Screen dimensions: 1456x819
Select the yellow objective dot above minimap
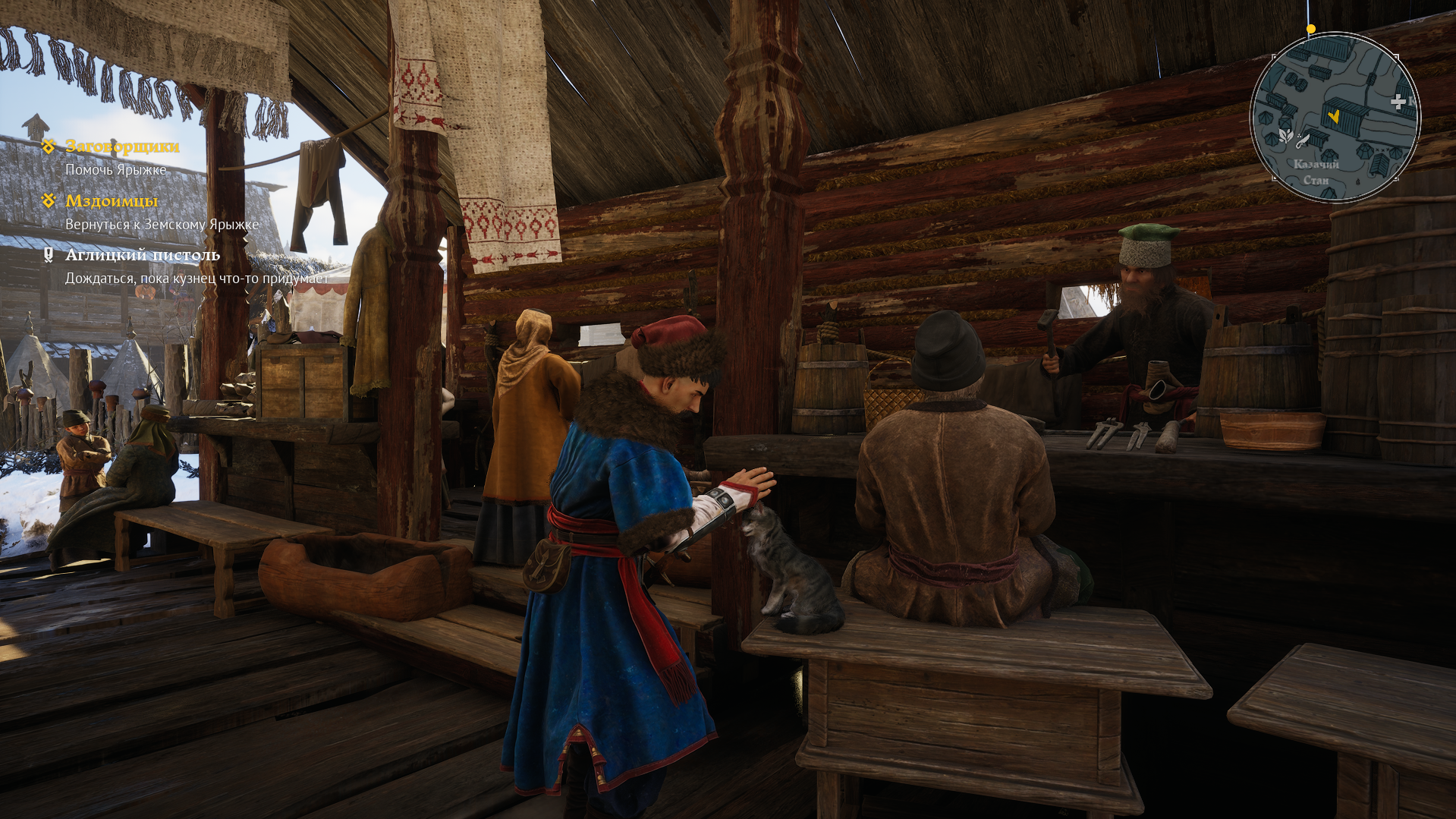(1310, 29)
